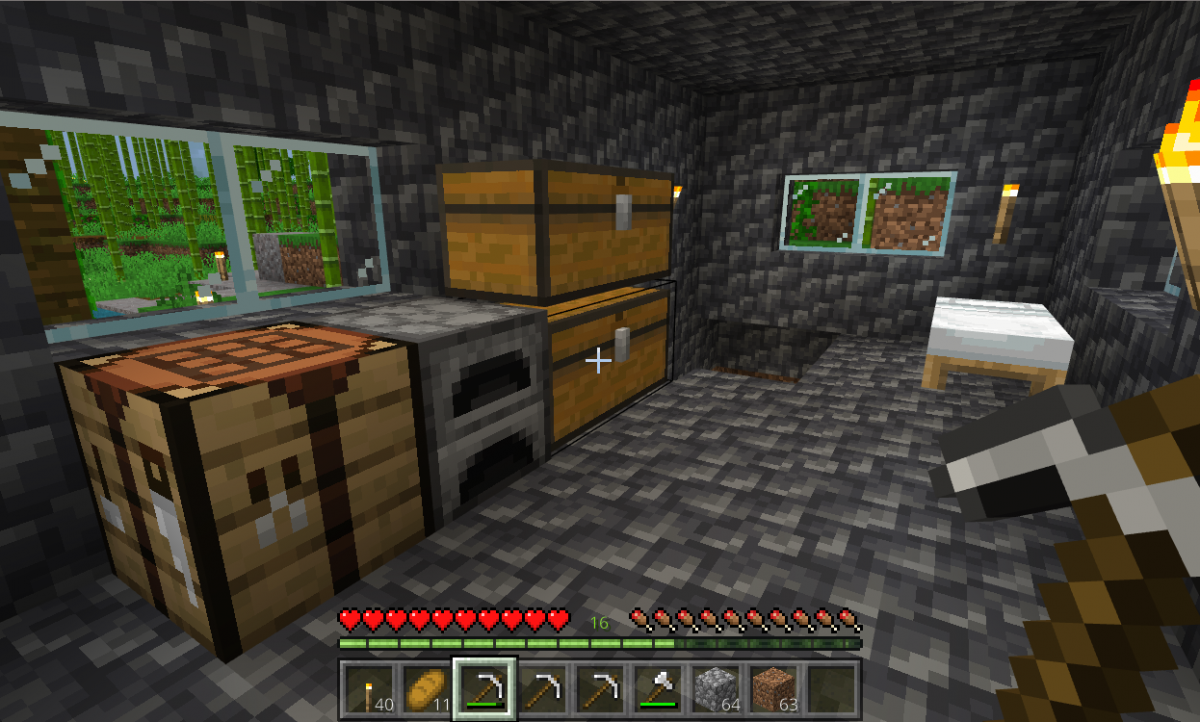The height and width of the screenshot is (722, 1200).
Task: Select the iron axe hotbar slot
Action: click(x=659, y=689)
